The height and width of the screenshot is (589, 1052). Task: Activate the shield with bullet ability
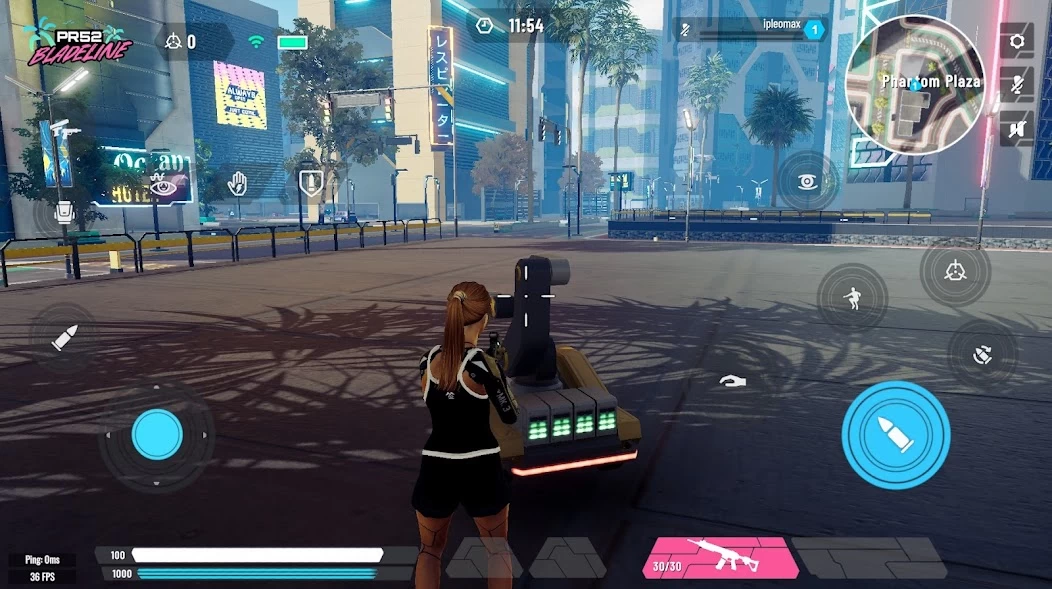(310, 184)
